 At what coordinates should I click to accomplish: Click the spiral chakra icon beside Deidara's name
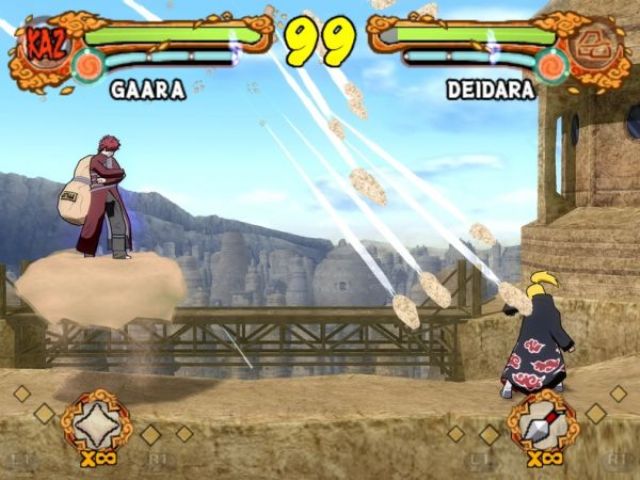[x=551, y=66]
